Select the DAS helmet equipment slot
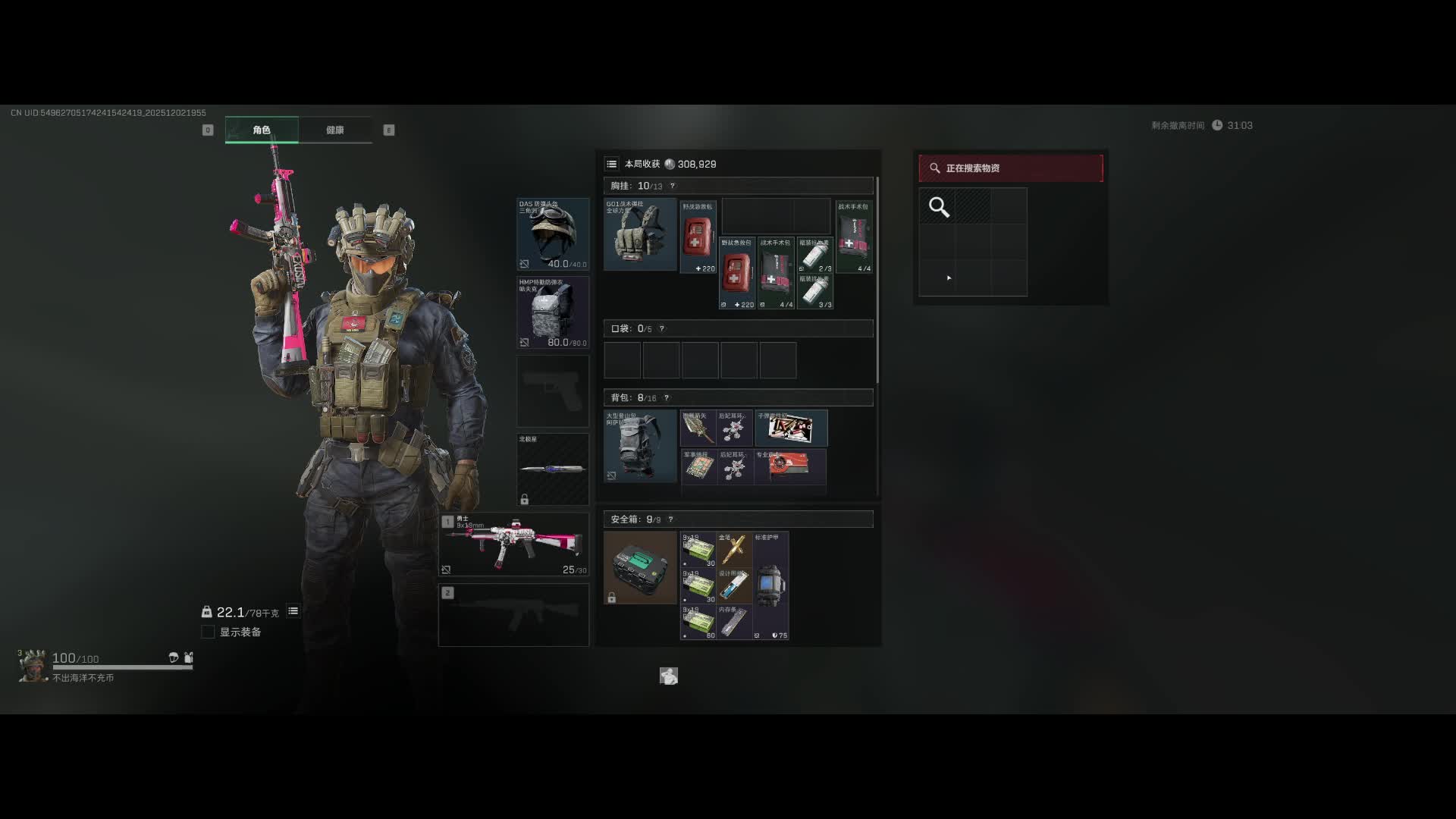Image resolution: width=1456 pixels, height=819 pixels. pos(553,234)
